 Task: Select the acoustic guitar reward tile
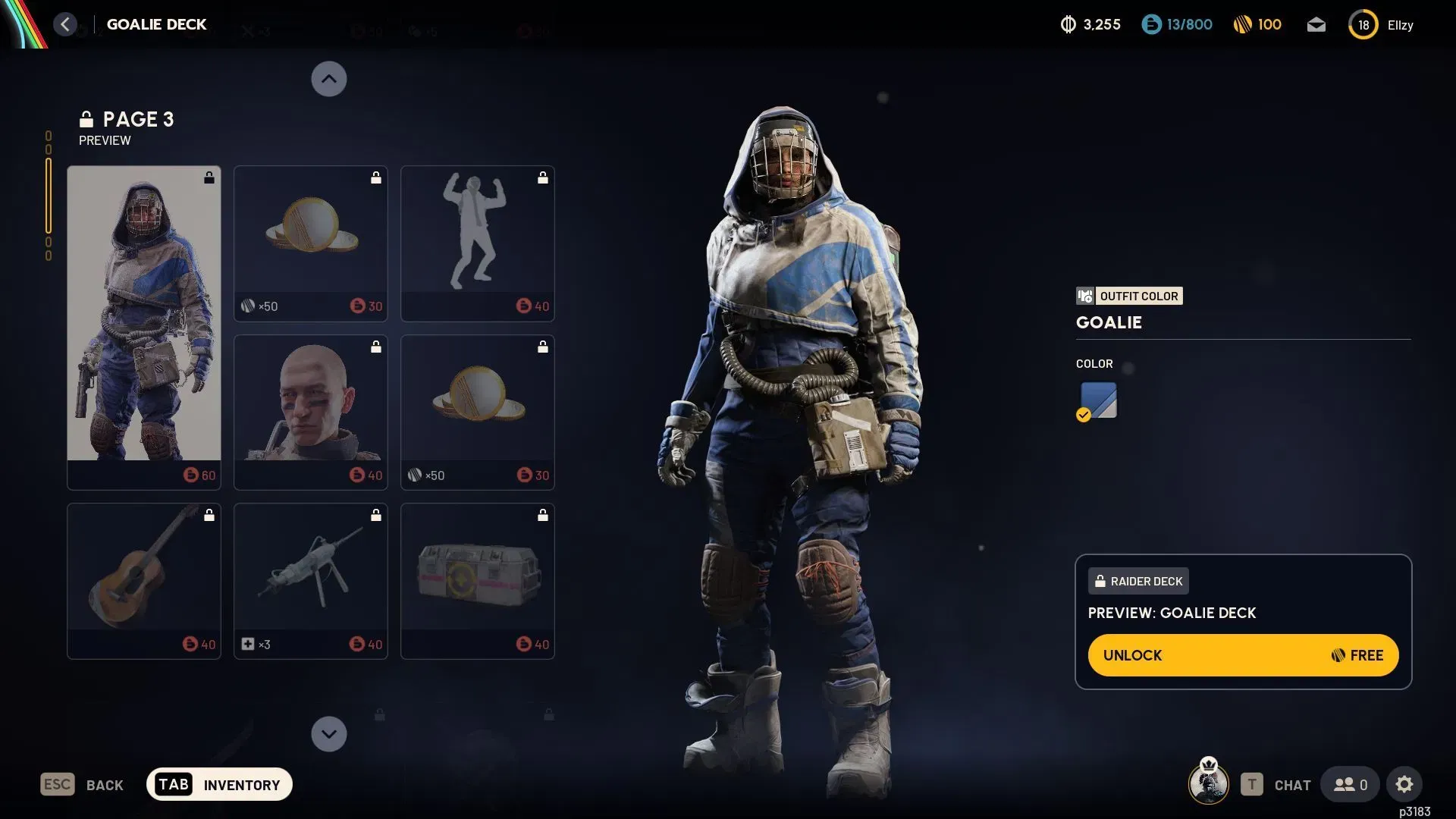coord(144,581)
